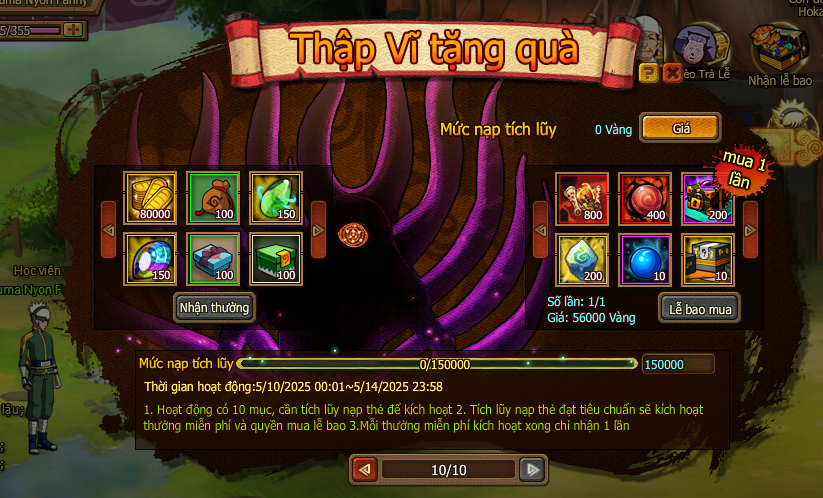
Task: Select the brown pouch reward slot
Action: point(213,198)
